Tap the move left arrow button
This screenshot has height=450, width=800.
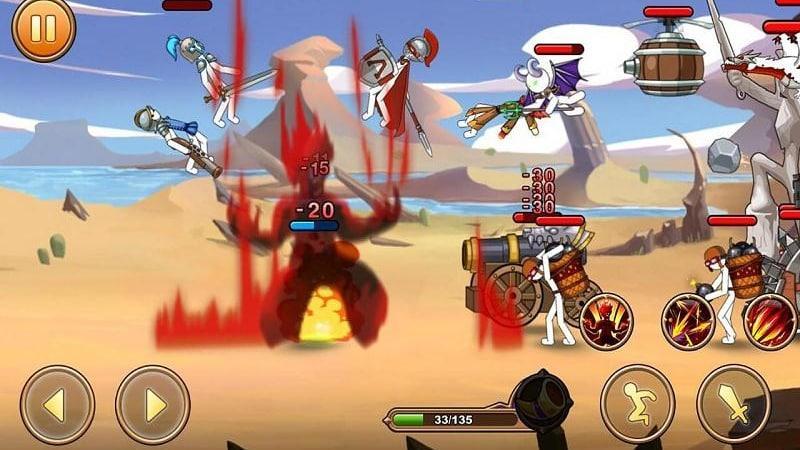click(x=57, y=405)
